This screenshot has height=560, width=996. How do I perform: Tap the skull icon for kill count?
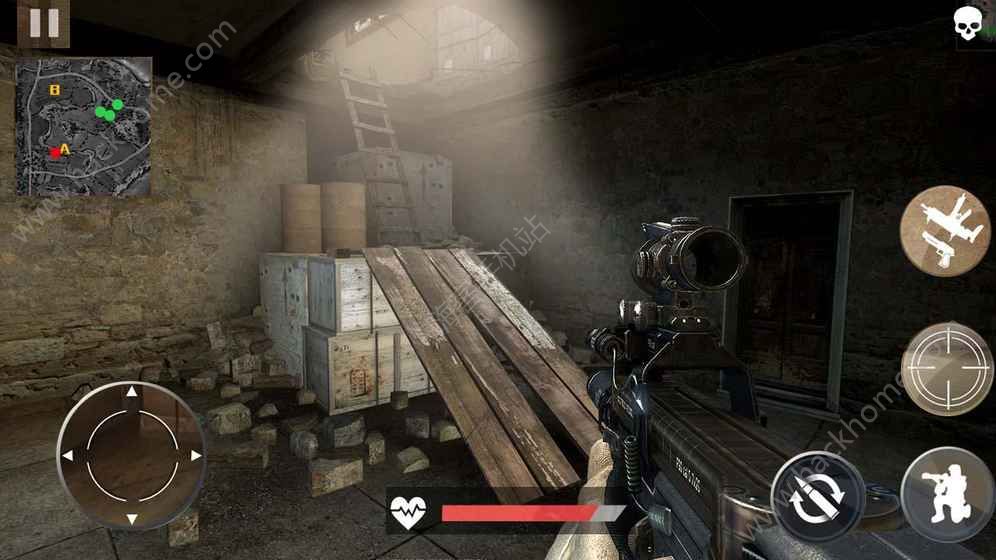(x=968, y=23)
